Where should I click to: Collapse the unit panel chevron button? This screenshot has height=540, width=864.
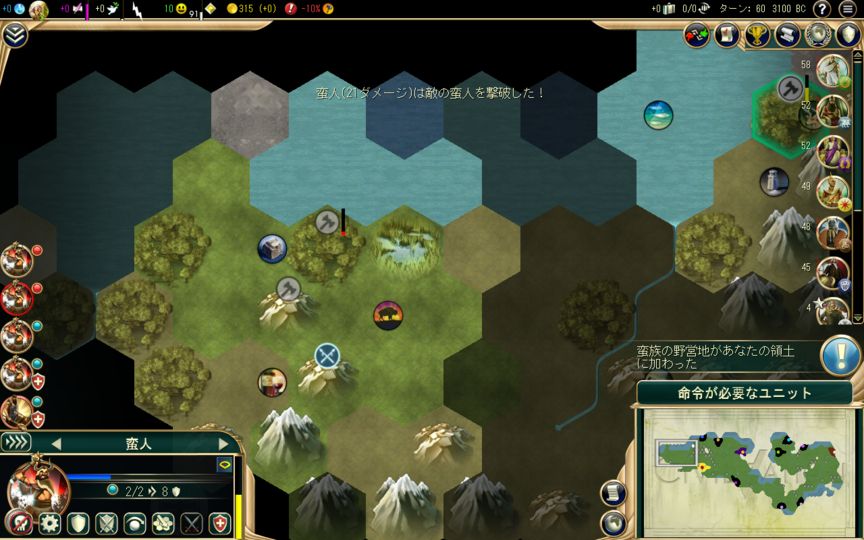[x=17, y=442]
